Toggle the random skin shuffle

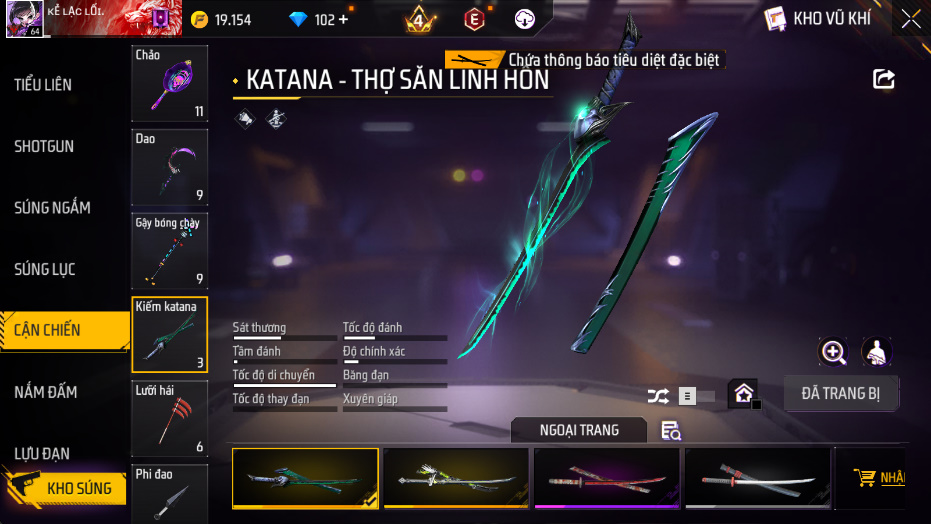point(658,396)
